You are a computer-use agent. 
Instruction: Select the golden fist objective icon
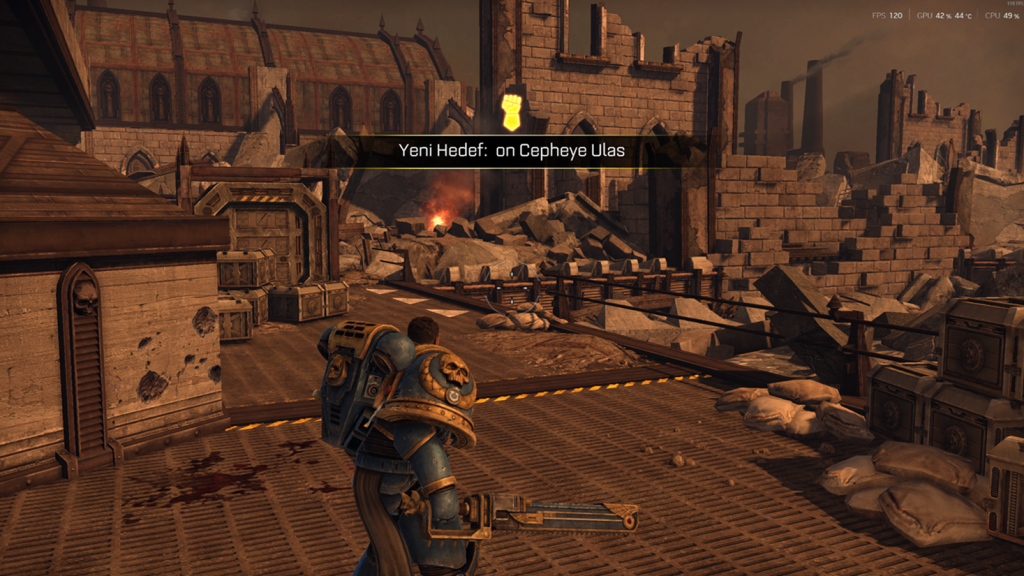tap(511, 112)
